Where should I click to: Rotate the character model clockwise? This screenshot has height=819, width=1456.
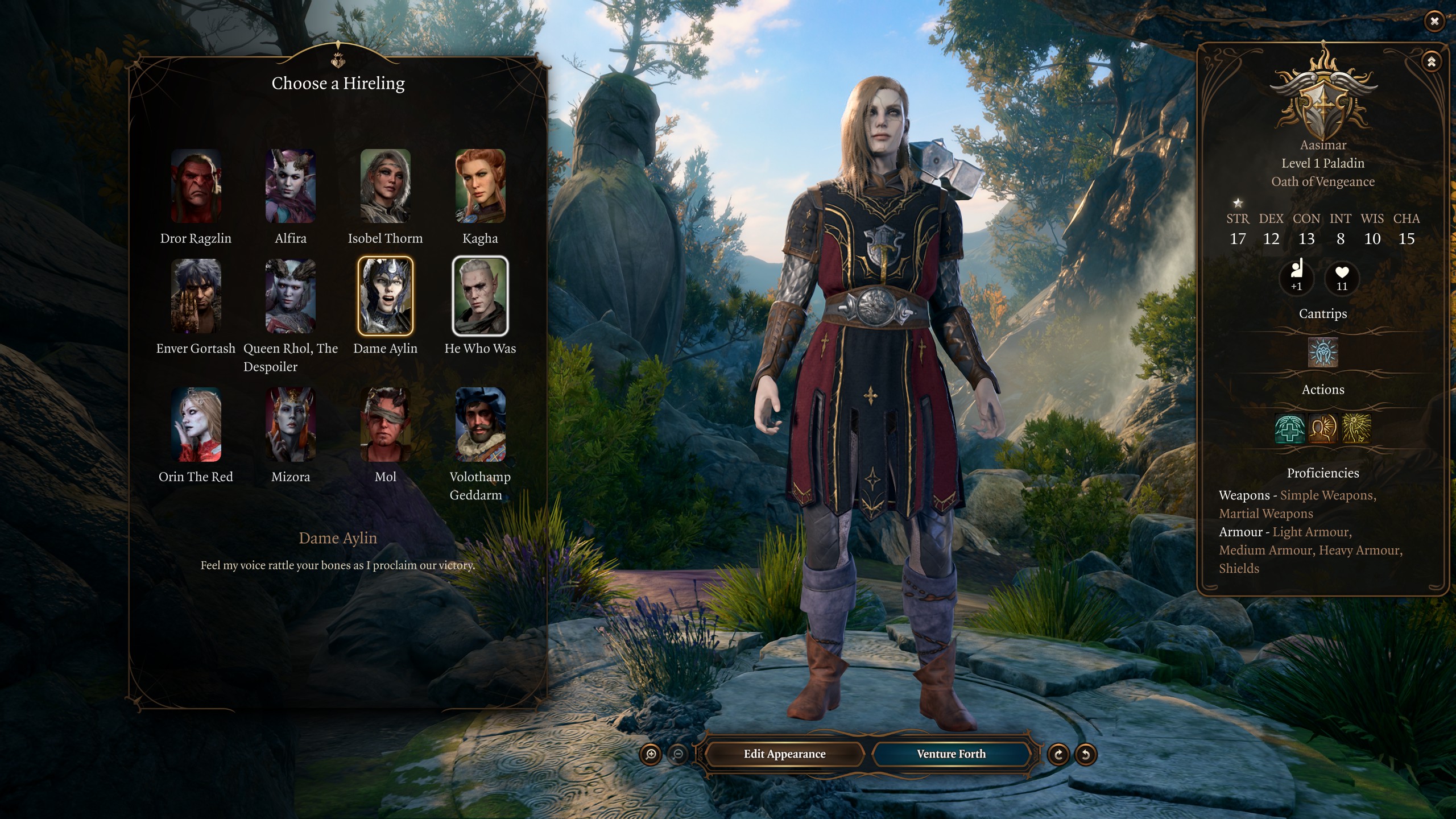tap(1058, 755)
